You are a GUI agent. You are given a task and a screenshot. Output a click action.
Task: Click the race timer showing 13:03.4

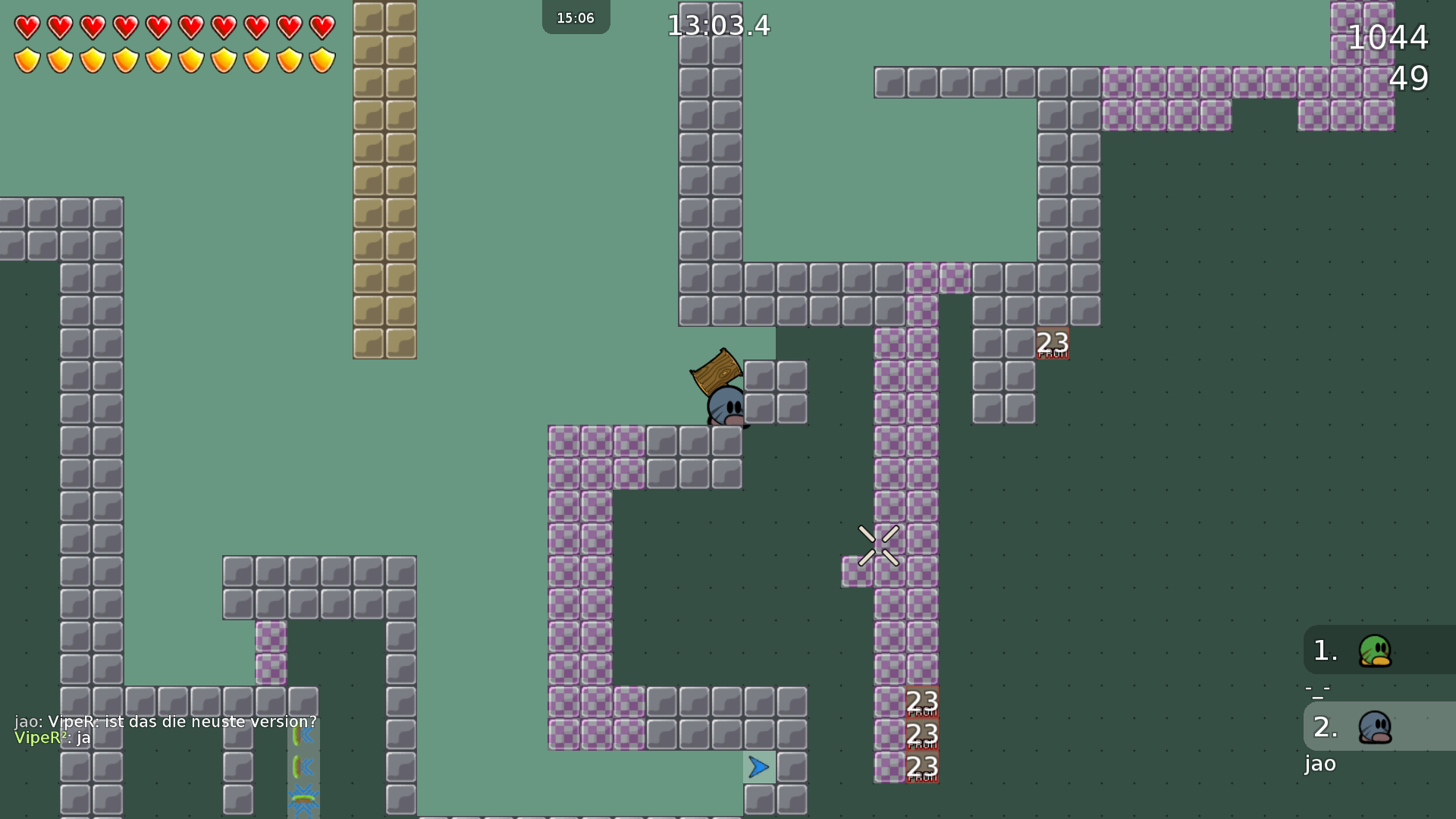coord(717,25)
